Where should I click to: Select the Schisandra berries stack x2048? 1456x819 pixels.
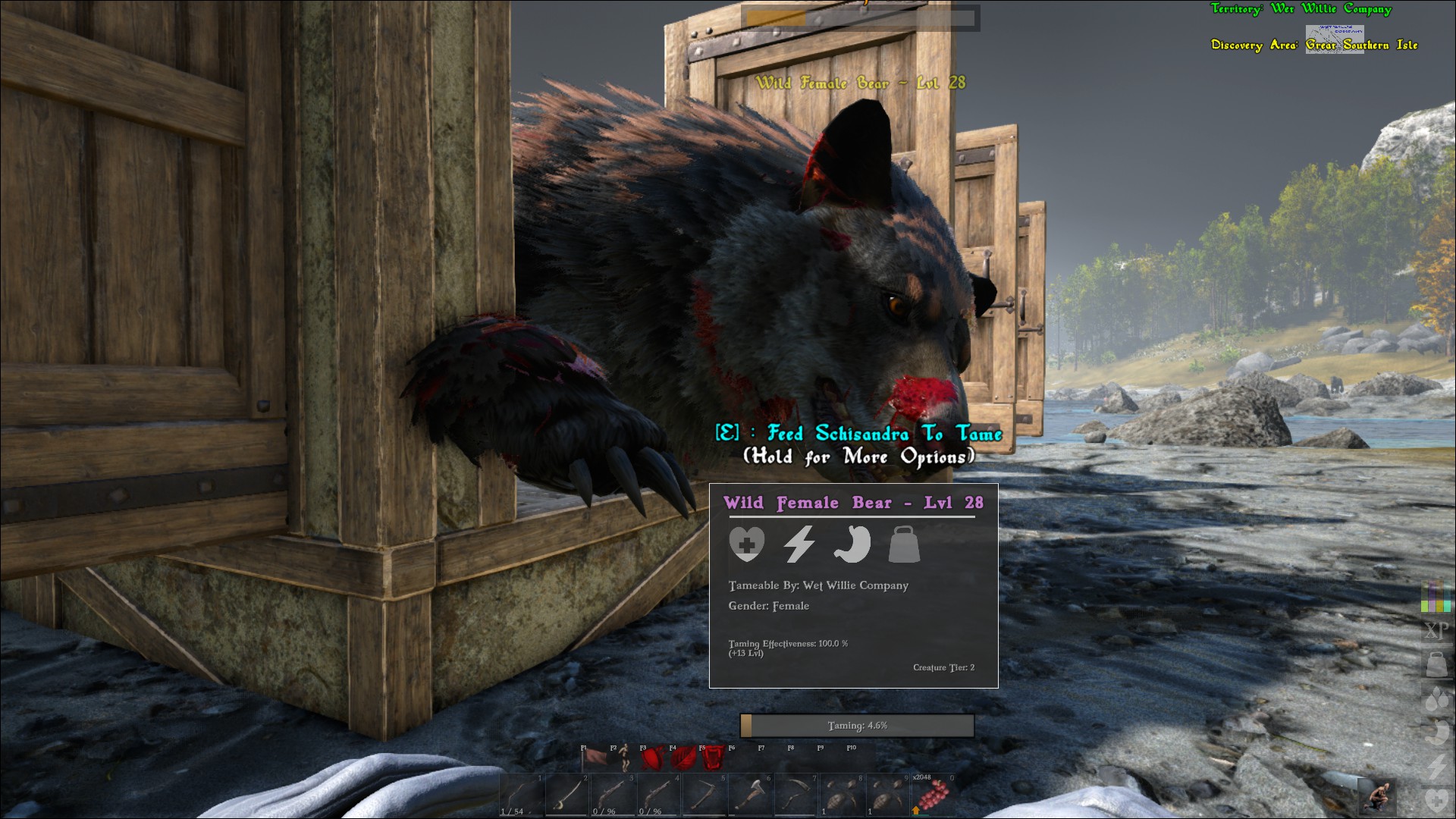coord(933,795)
